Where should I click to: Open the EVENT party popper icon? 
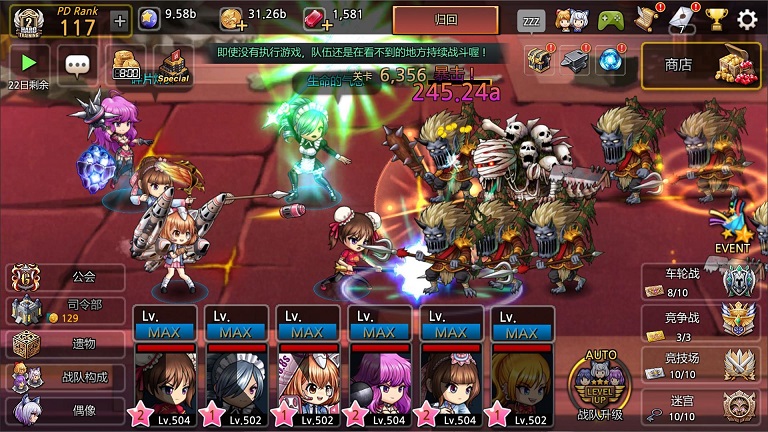(x=732, y=229)
